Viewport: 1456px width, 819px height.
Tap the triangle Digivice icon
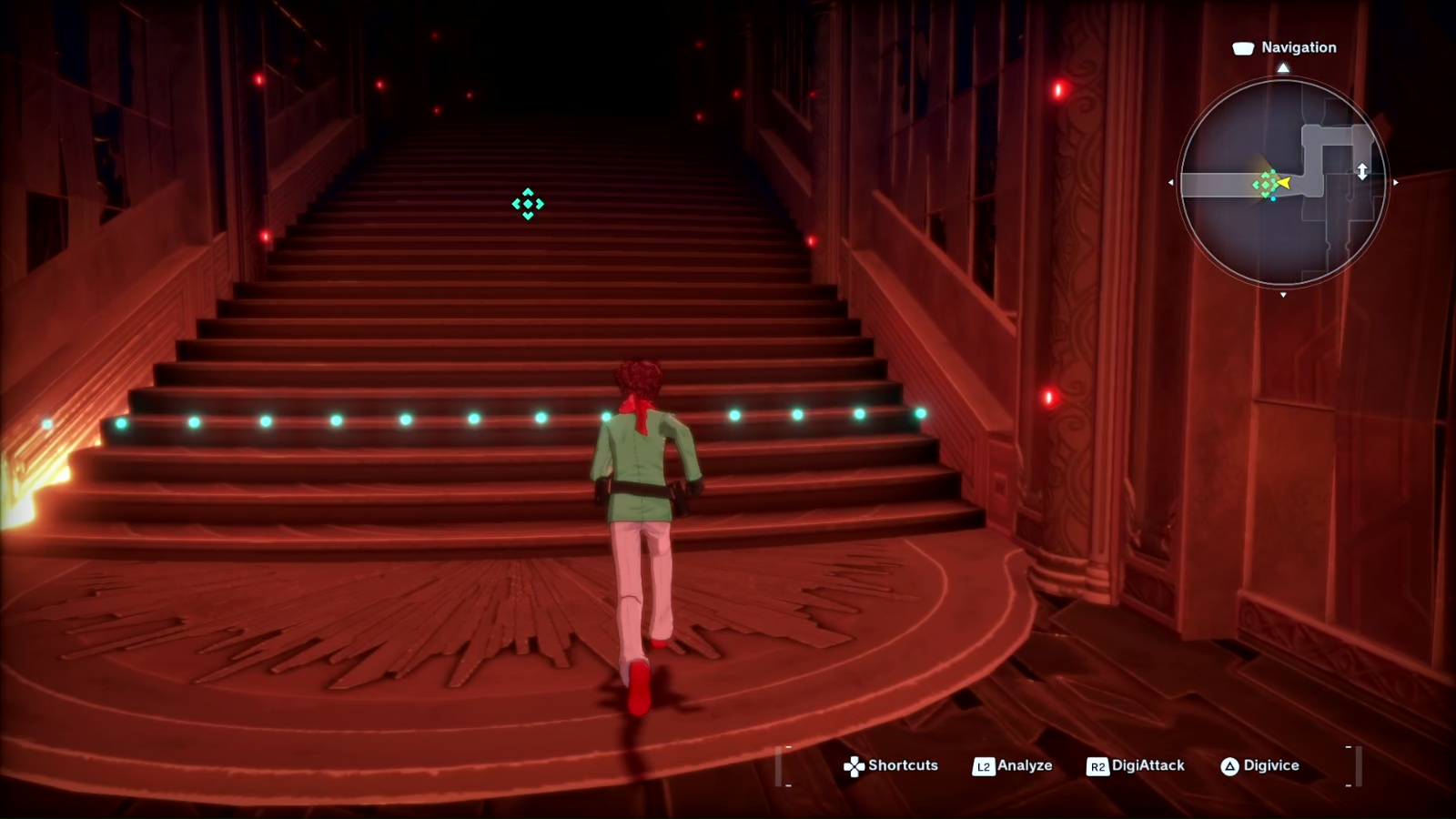(1231, 766)
